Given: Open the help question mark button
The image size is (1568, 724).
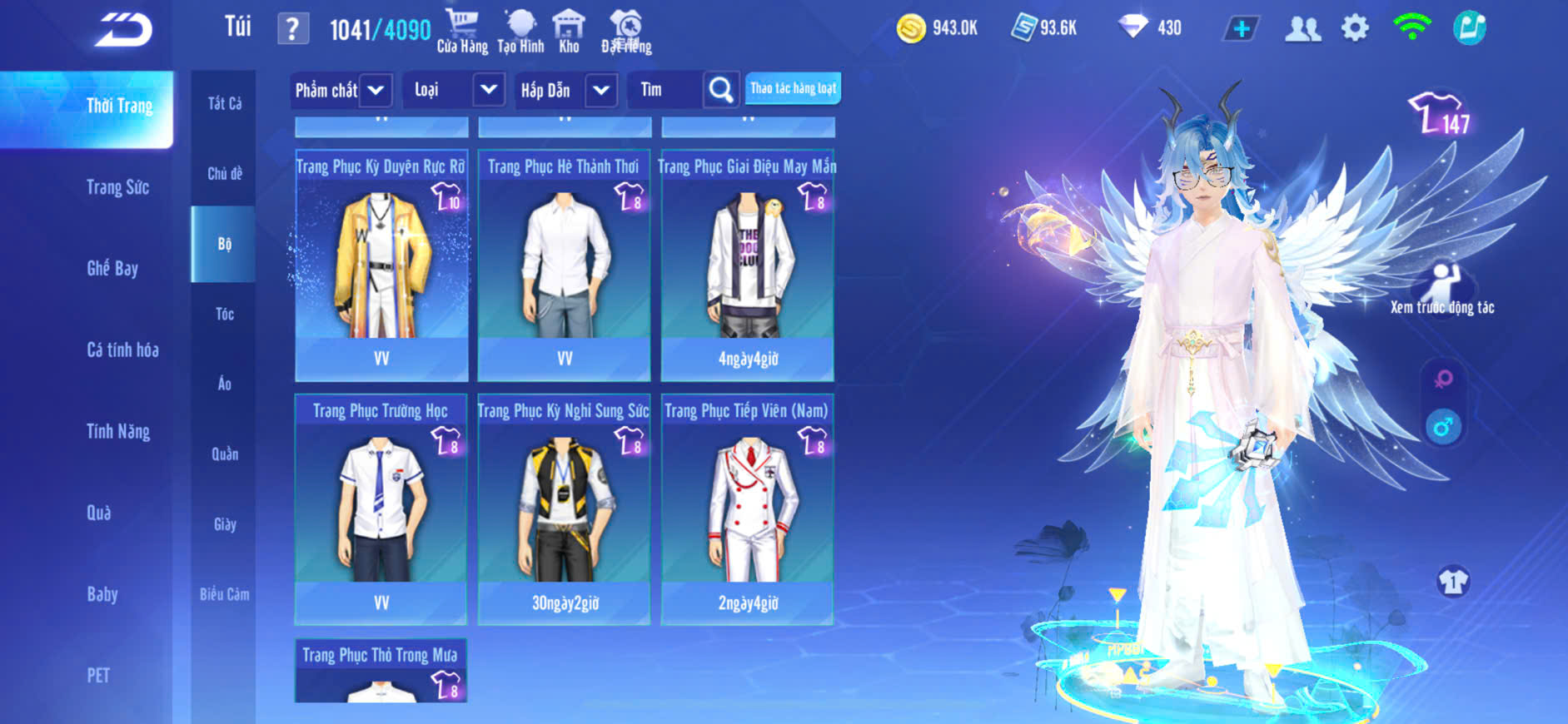Looking at the screenshot, I should click(x=292, y=29).
